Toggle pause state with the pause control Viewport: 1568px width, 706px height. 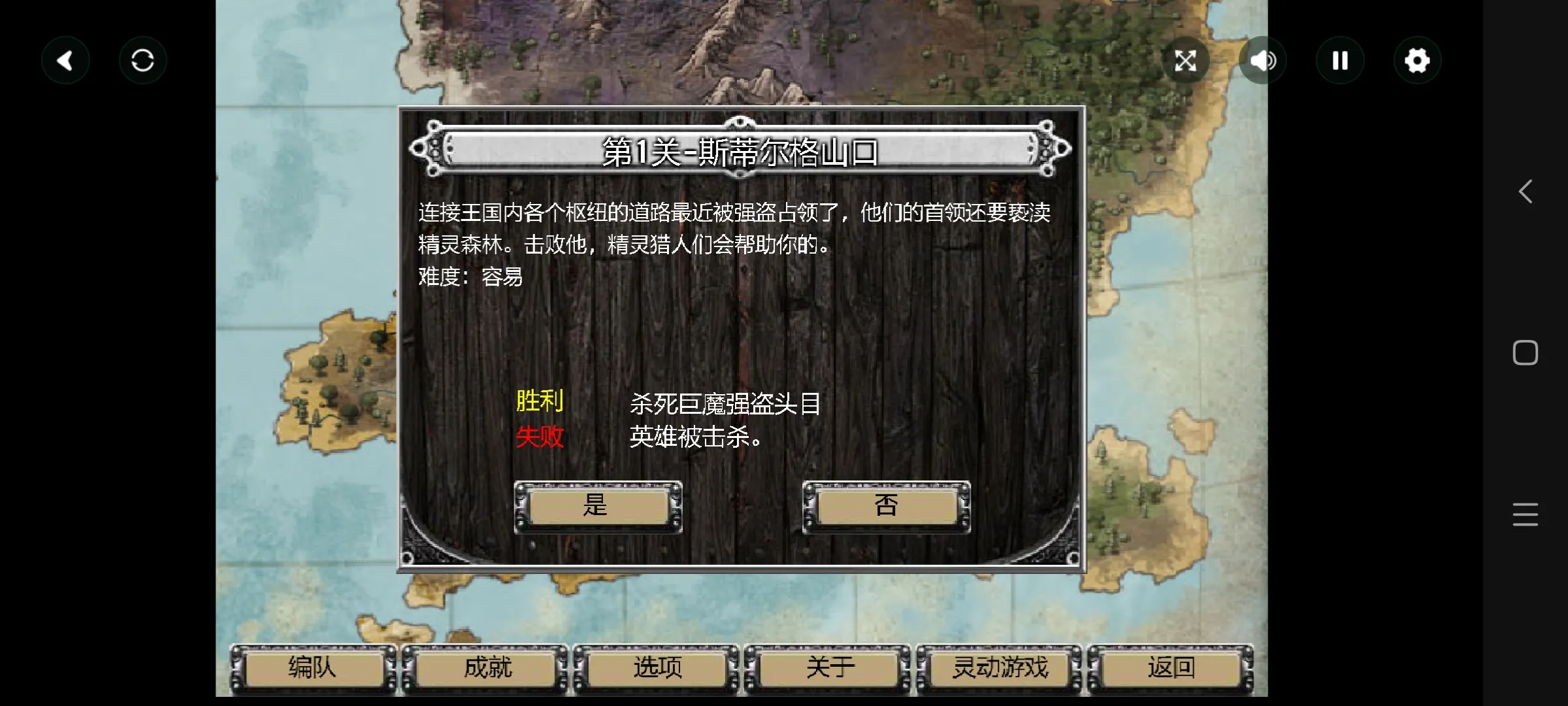click(x=1340, y=59)
